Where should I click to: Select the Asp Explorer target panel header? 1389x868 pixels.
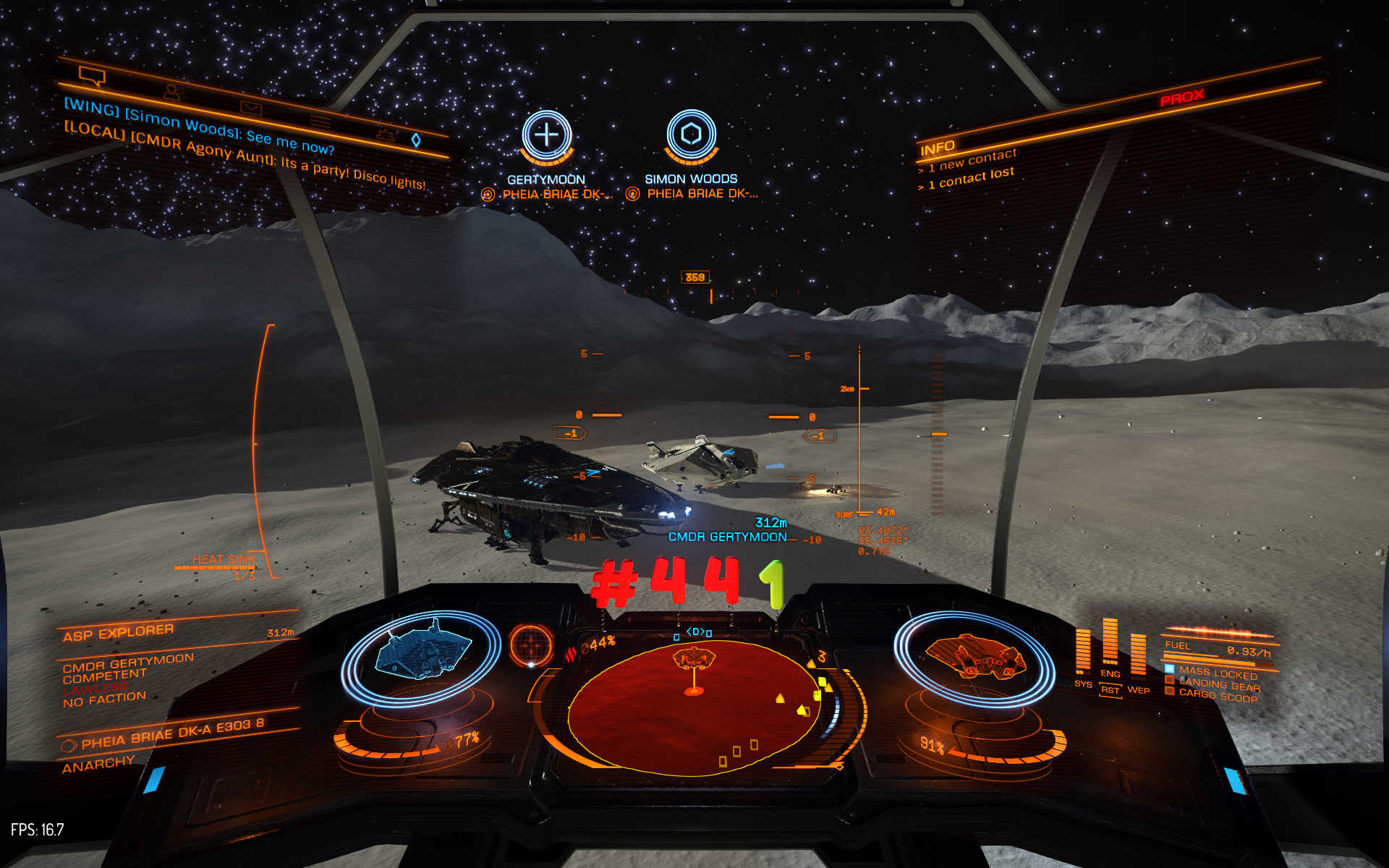tap(118, 633)
